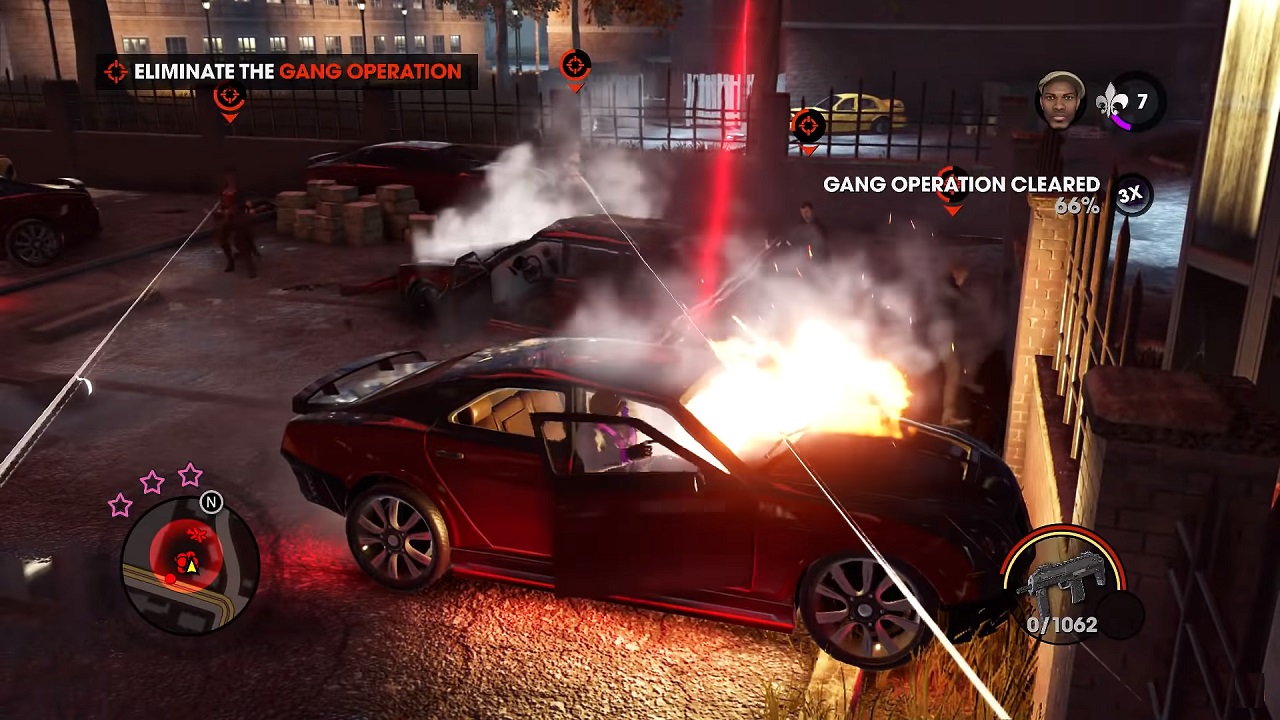This screenshot has height=720, width=1280.
Task: Click the Eliminate the Gang Operation objective tracker
Action: 287,72
